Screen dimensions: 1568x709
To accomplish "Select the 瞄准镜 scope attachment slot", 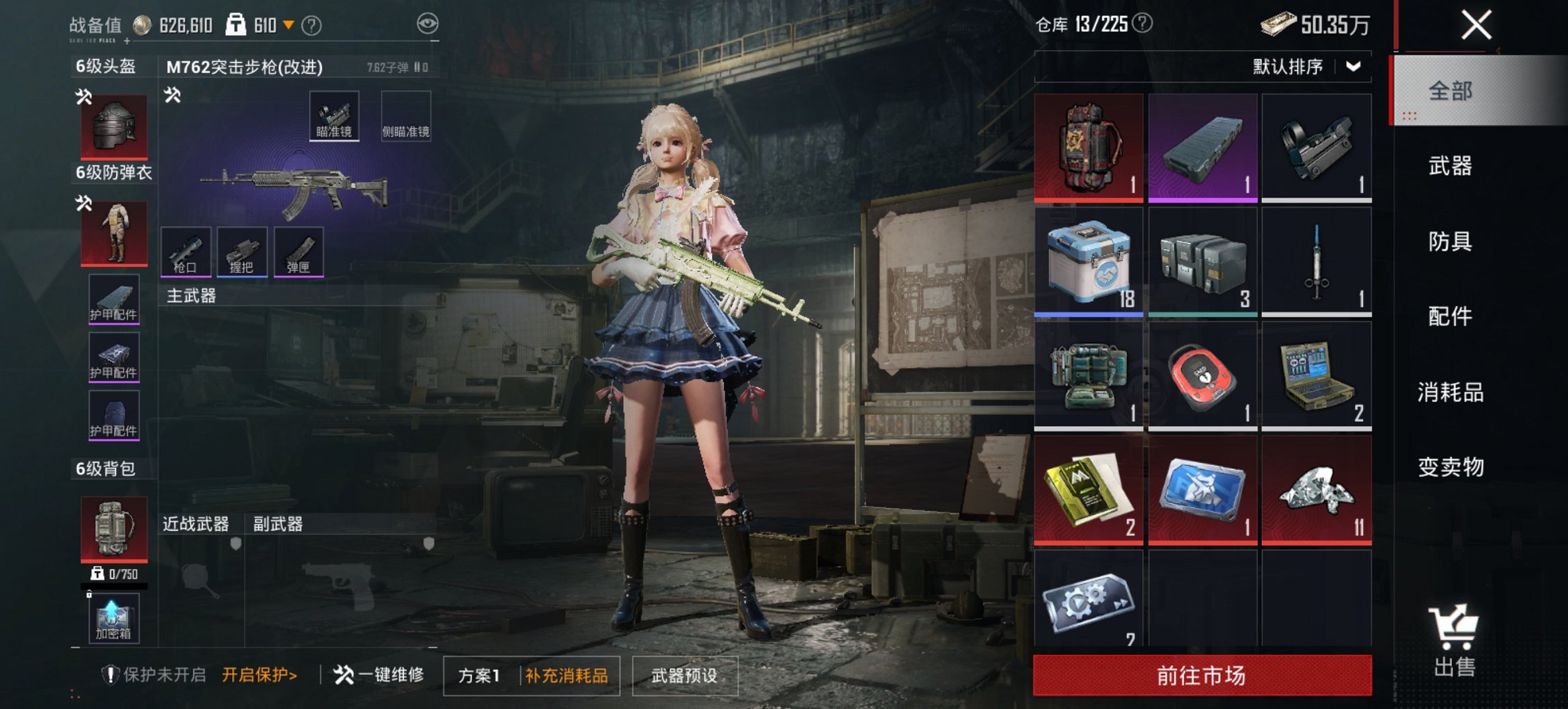I will pos(335,117).
